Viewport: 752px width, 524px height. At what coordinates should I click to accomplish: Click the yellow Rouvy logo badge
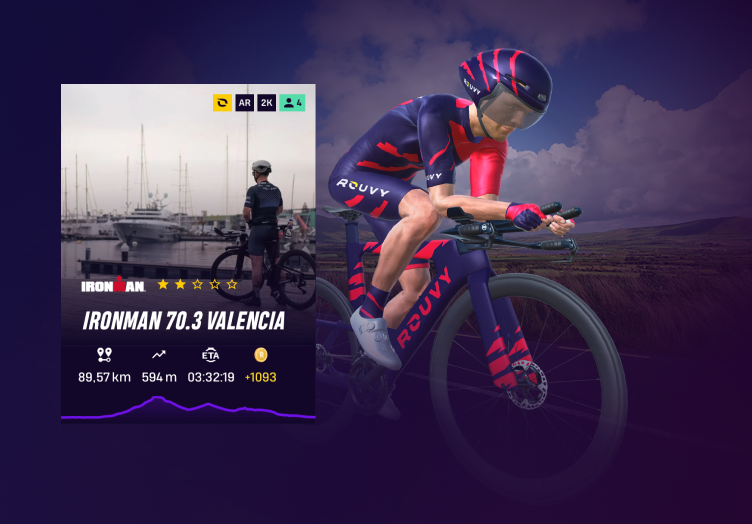click(222, 102)
